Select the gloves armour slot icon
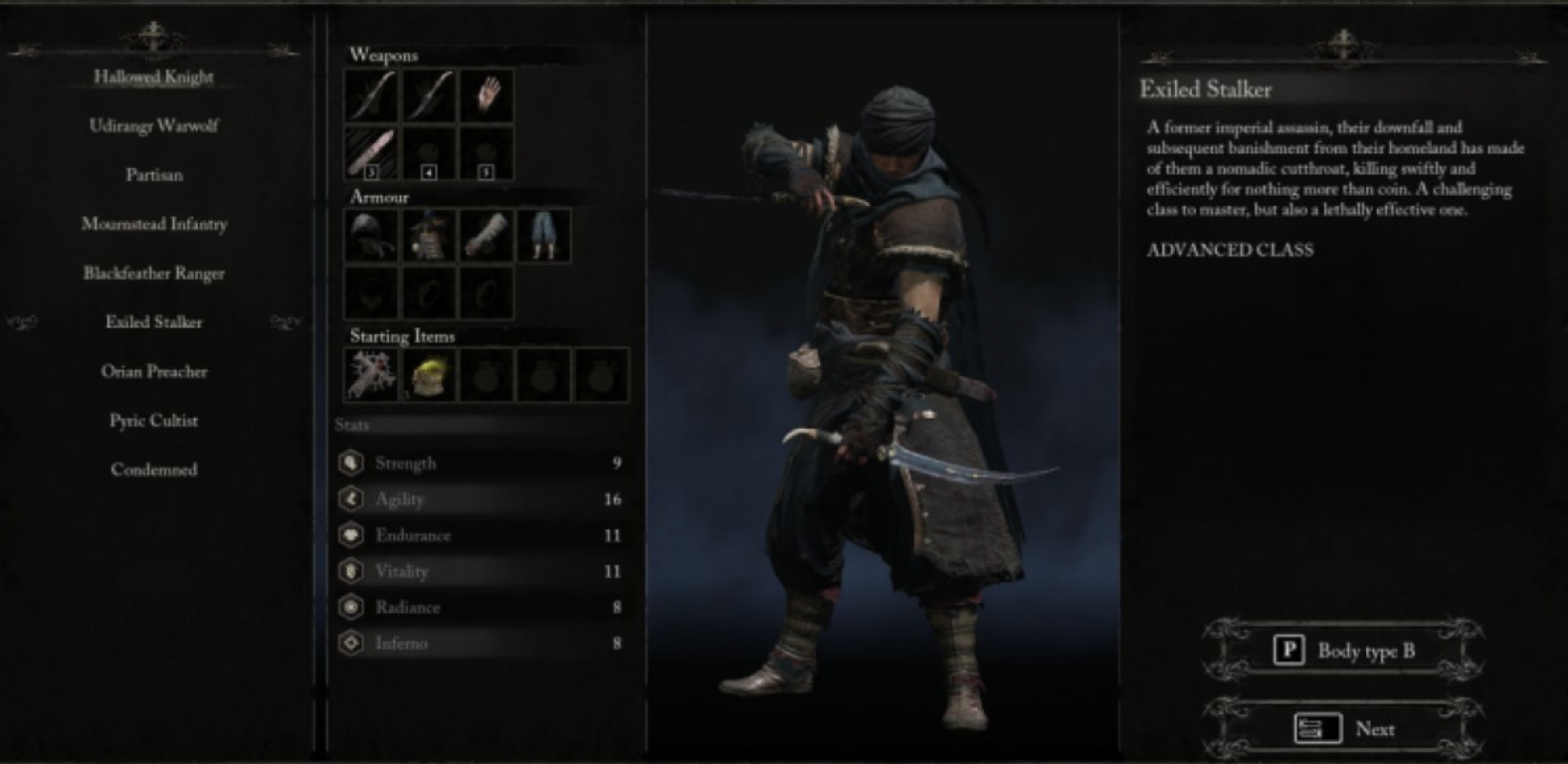The image size is (1568, 764). coord(487,237)
